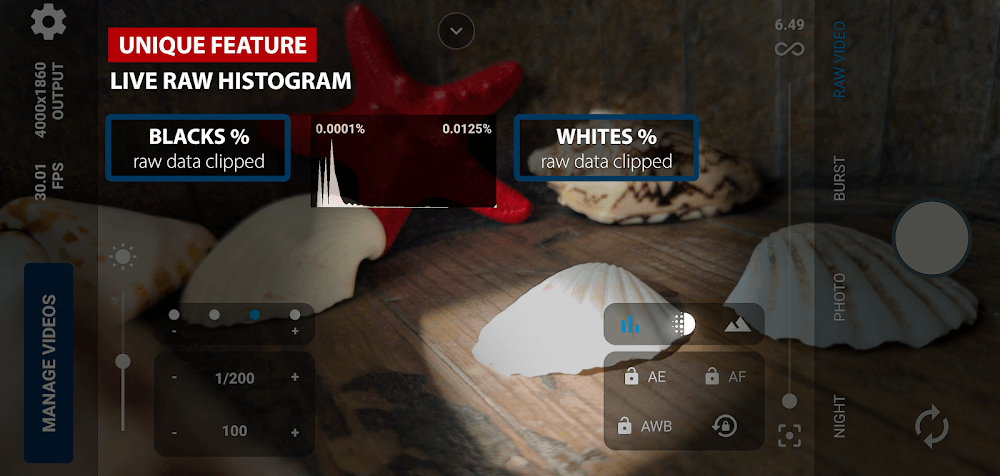The height and width of the screenshot is (476, 1000).
Task: Toggle the blue histogram bars icon
Action: [631, 324]
